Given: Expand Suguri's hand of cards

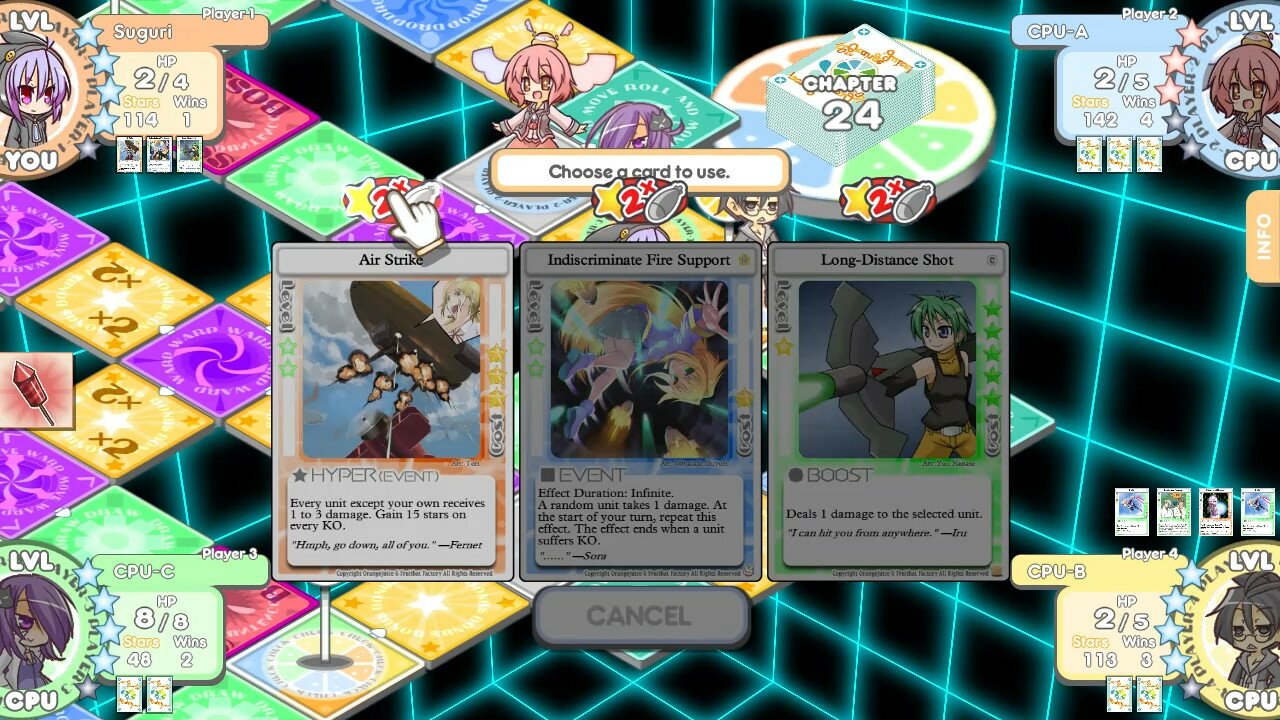Looking at the screenshot, I should pyautogui.click(x=158, y=156).
